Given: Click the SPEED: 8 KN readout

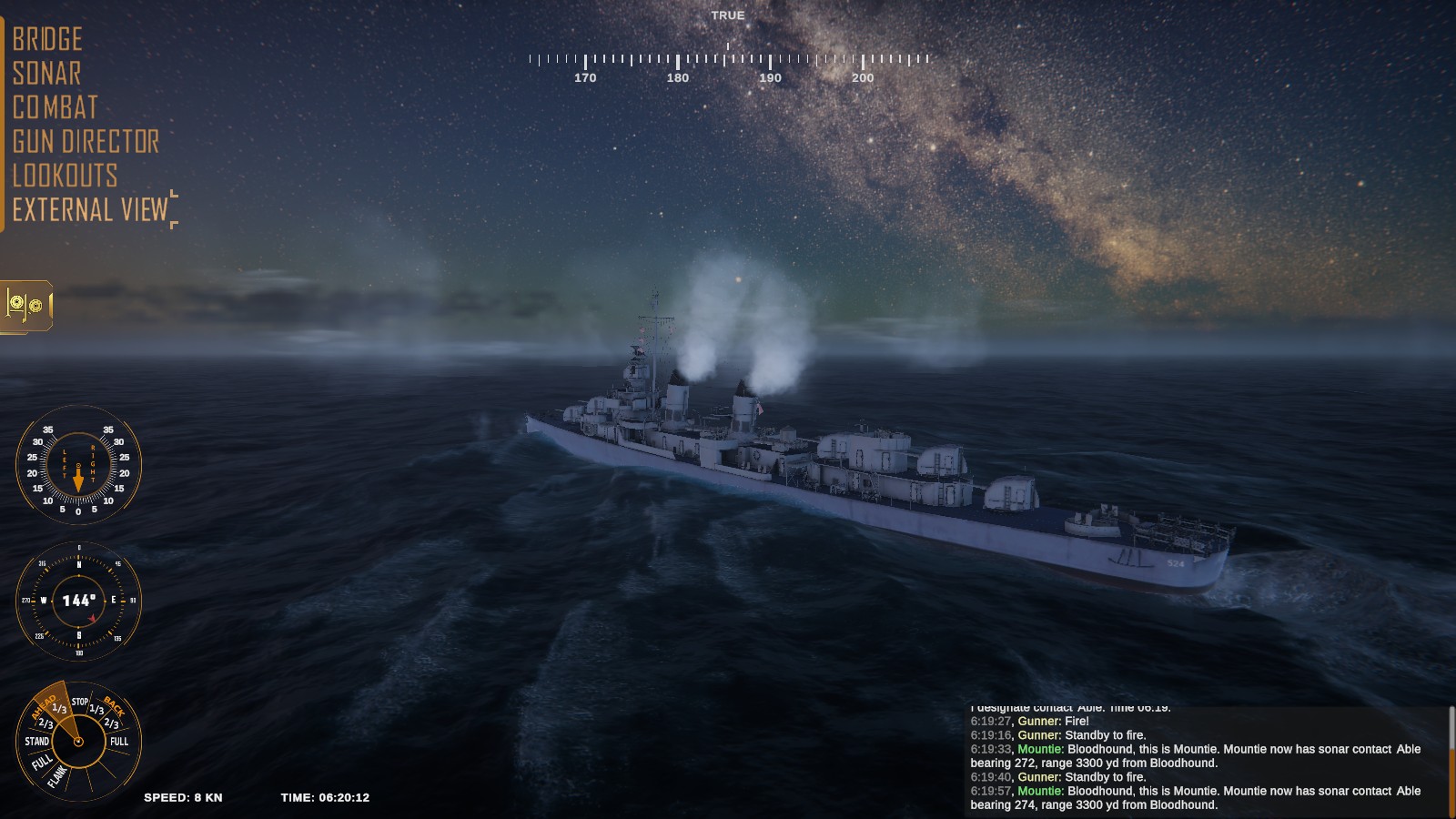Looking at the screenshot, I should click(x=183, y=798).
